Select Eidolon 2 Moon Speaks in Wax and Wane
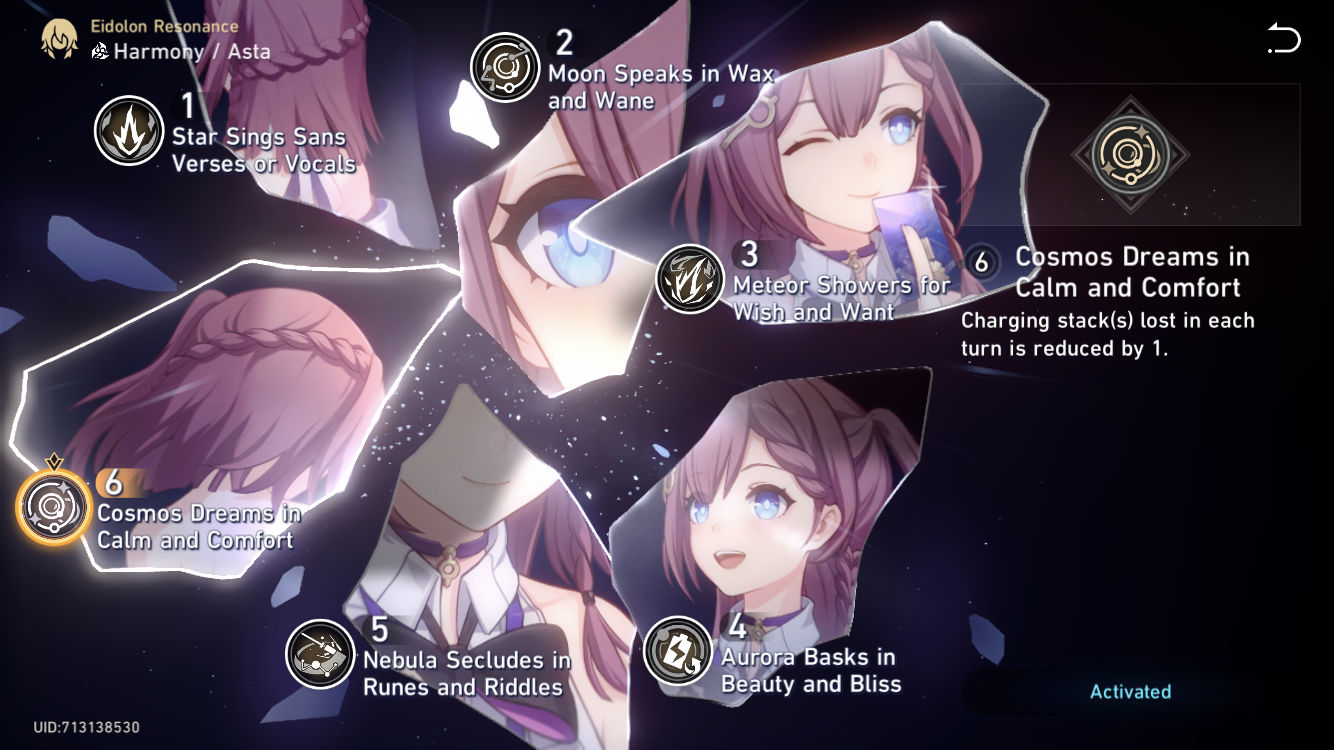The width and height of the screenshot is (1334, 750). click(x=505, y=67)
